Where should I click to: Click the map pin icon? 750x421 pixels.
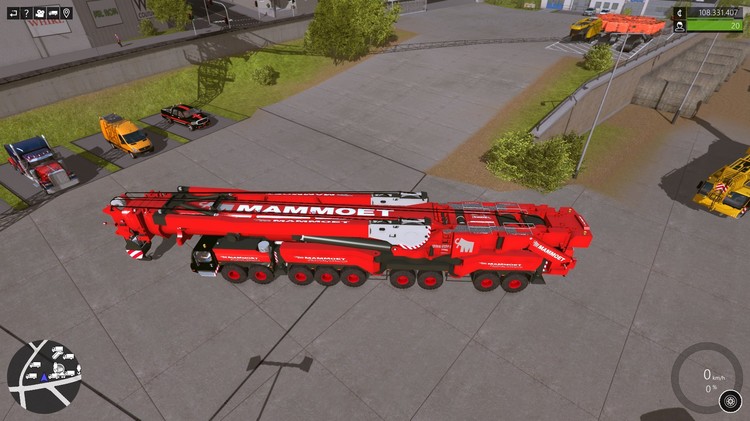(x=66, y=13)
